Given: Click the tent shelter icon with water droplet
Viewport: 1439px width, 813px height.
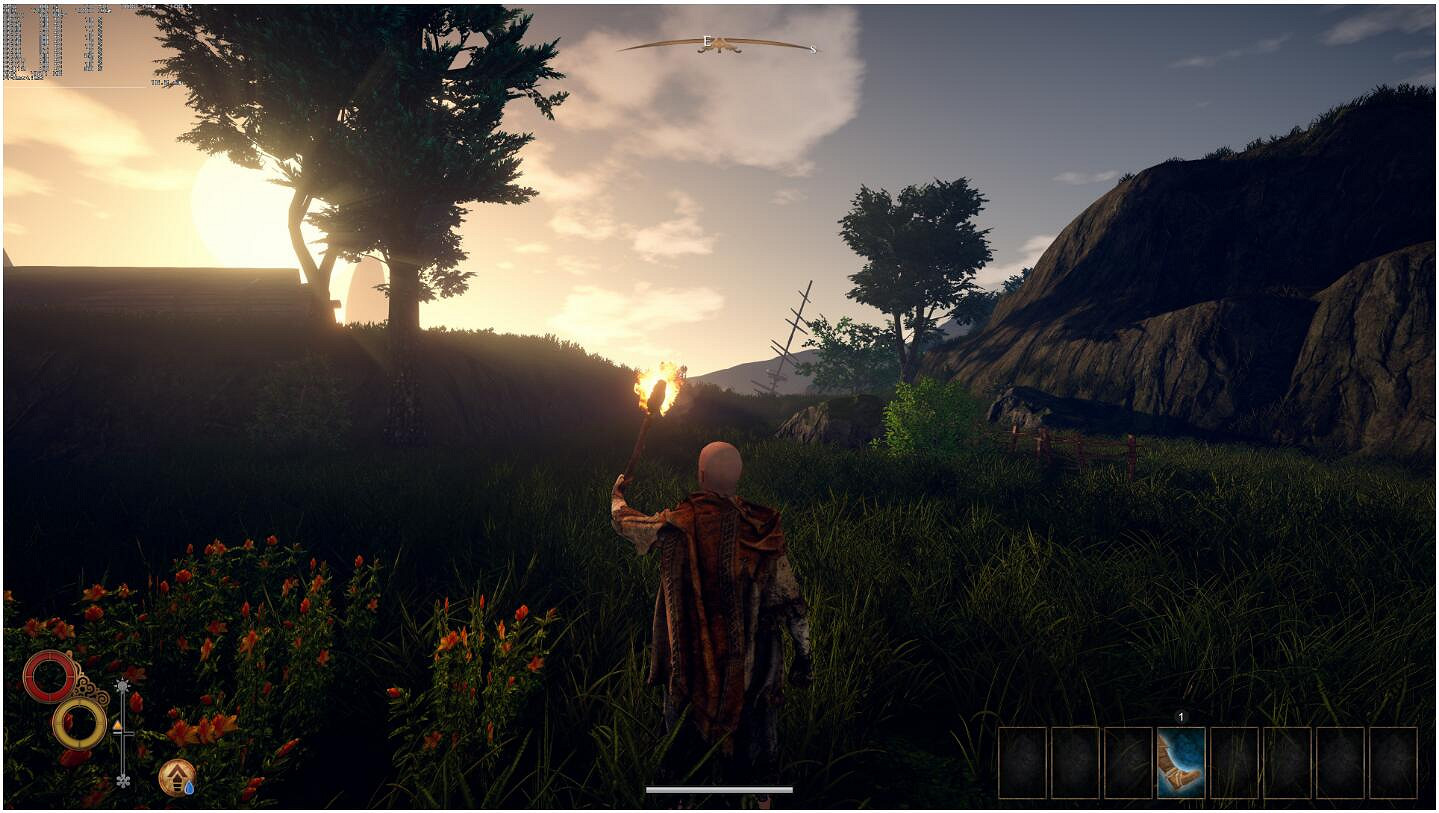Looking at the screenshot, I should (176, 776).
